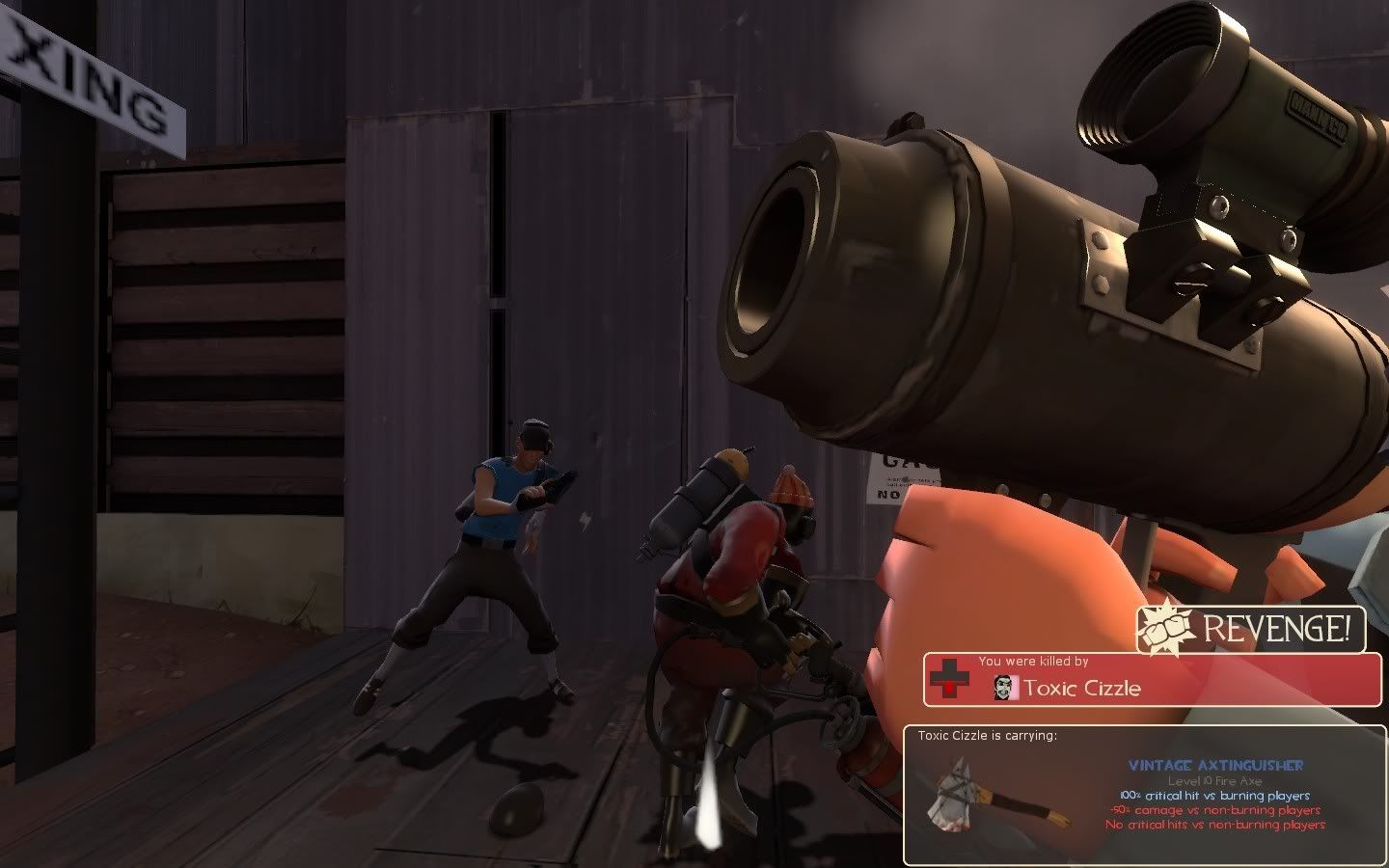Select the VINTAGE AXTINGUISHER title
This screenshot has height=868, width=1389.
(1217, 765)
